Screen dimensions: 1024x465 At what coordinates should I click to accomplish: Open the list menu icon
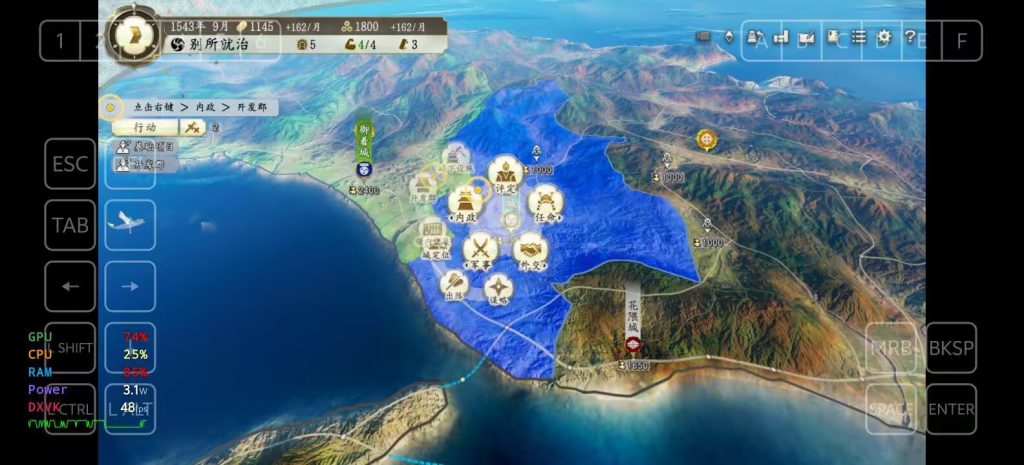[x=858, y=38]
